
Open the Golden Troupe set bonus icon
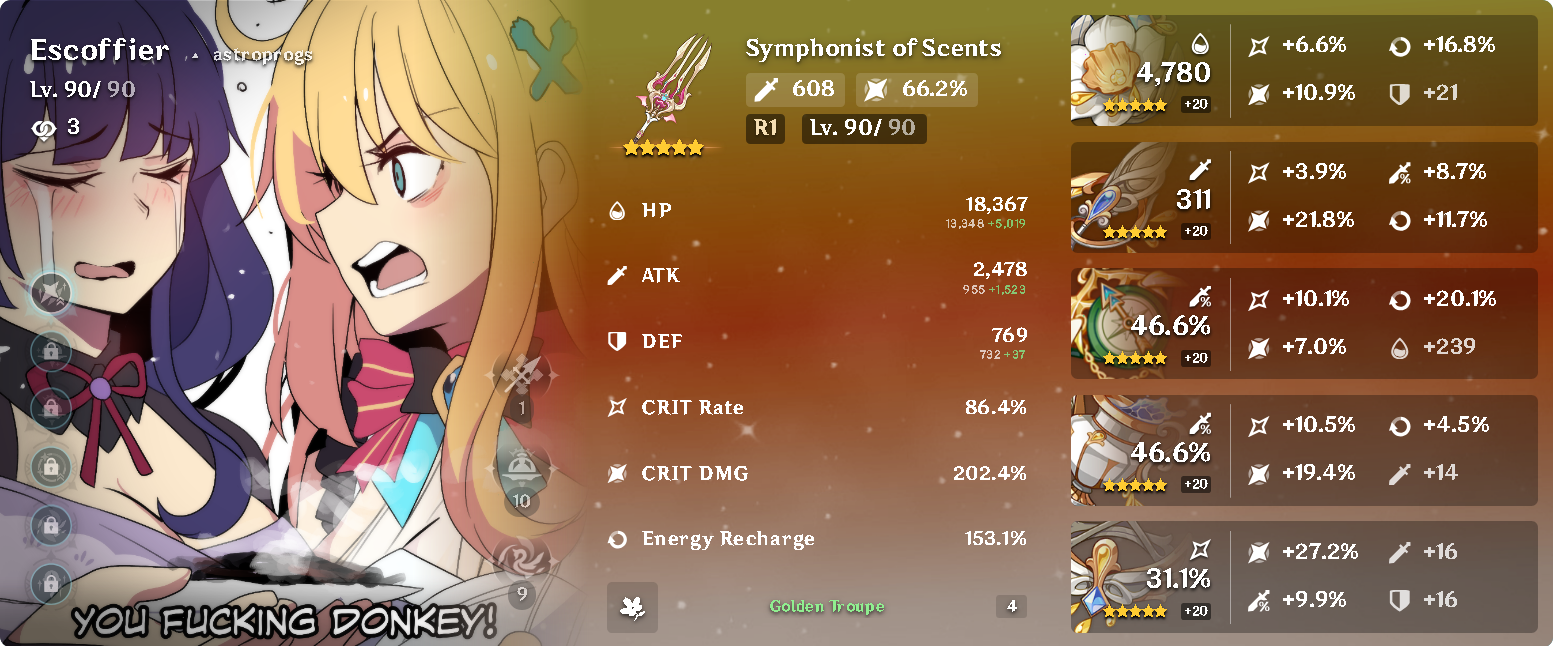(x=632, y=606)
